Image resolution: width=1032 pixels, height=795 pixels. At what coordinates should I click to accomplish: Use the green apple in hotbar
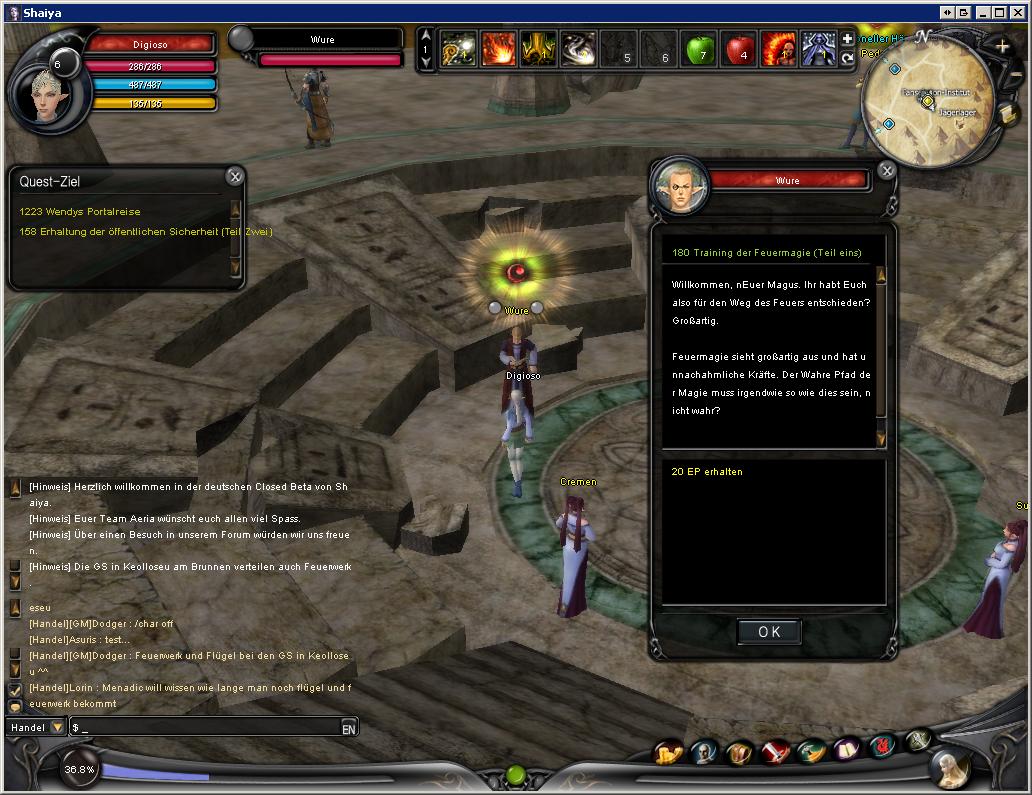point(699,49)
